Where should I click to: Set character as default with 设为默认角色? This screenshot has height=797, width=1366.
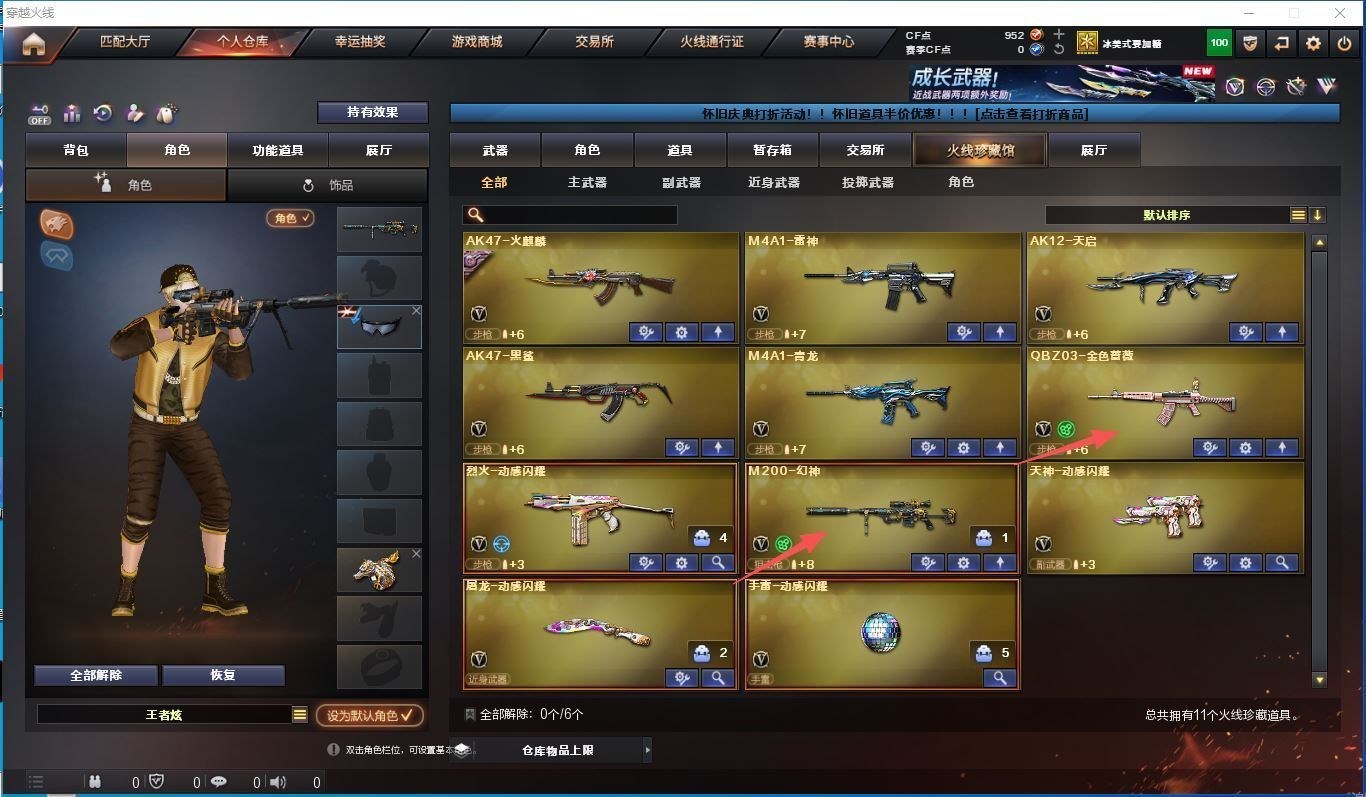[x=369, y=715]
